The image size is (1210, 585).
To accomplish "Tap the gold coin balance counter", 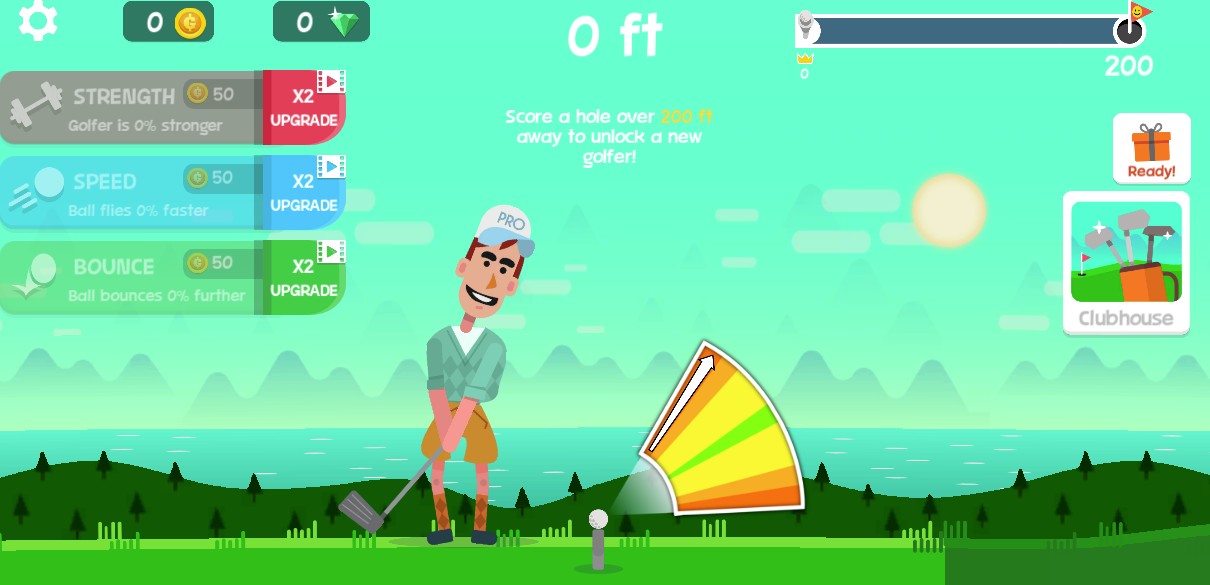I will [168, 22].
